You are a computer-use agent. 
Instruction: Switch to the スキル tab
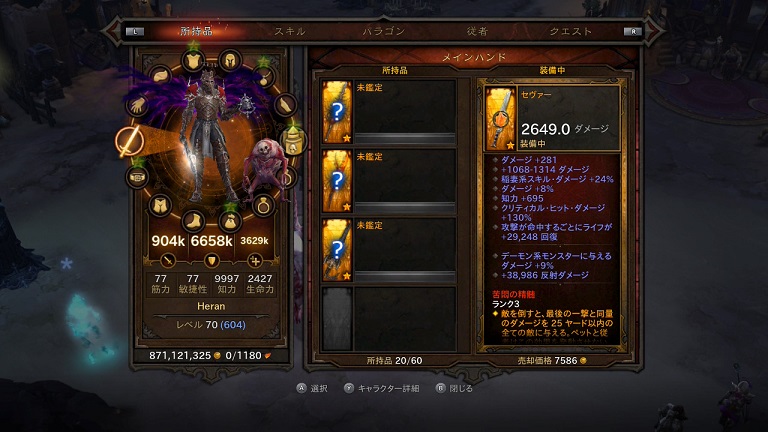290,31
